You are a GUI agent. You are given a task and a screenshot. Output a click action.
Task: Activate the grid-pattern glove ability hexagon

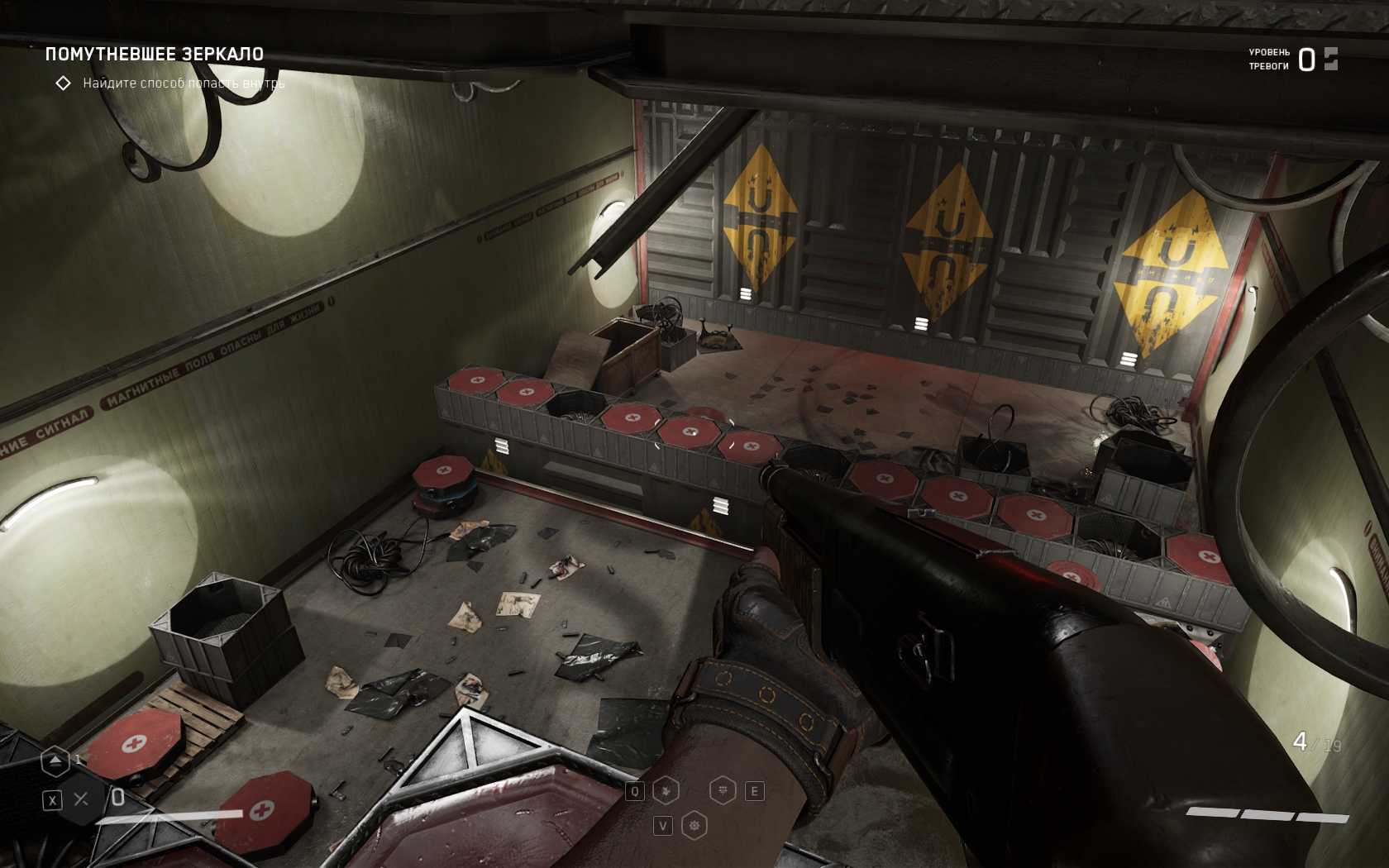723,791
